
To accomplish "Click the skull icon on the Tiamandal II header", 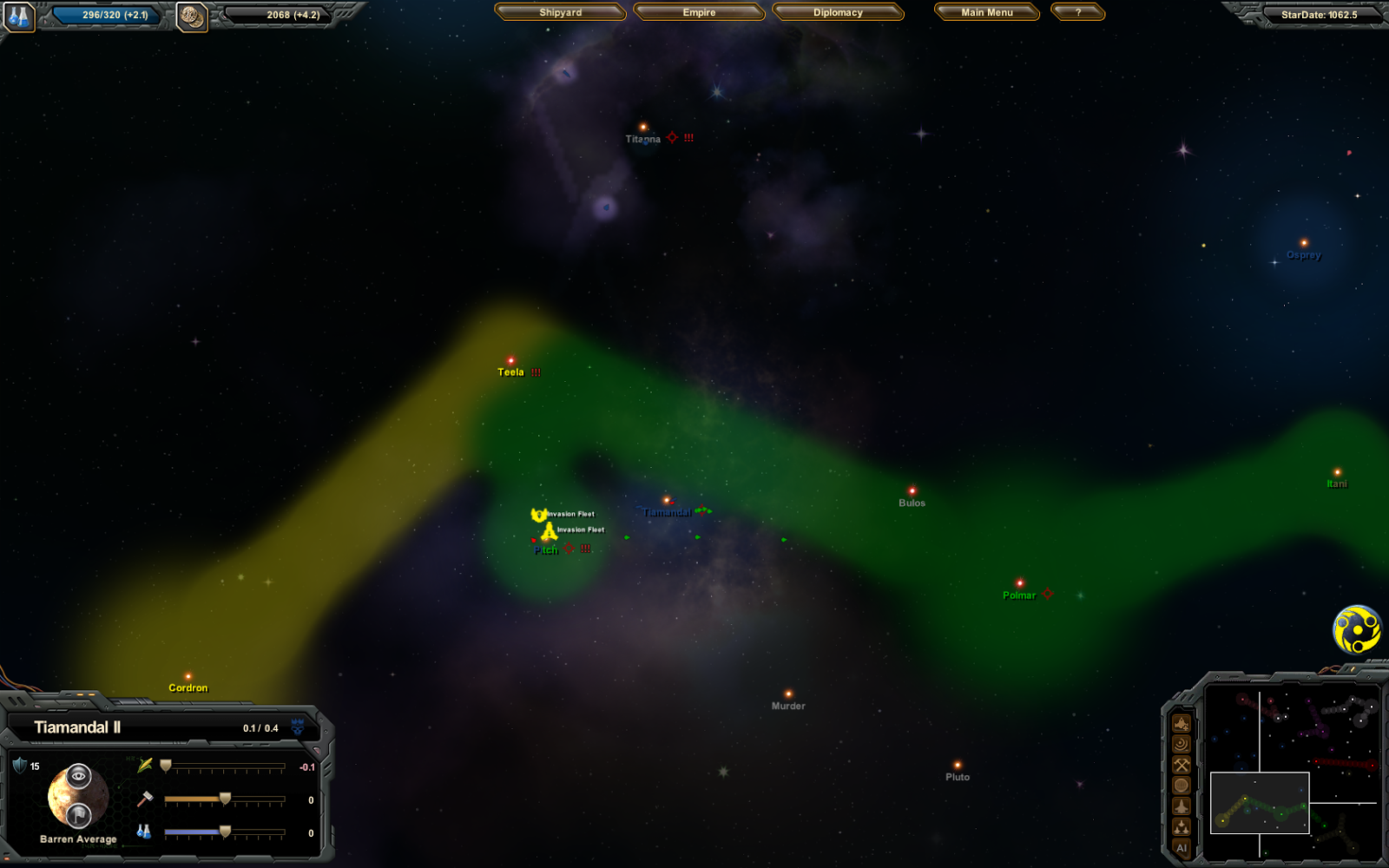I will 298,728.
